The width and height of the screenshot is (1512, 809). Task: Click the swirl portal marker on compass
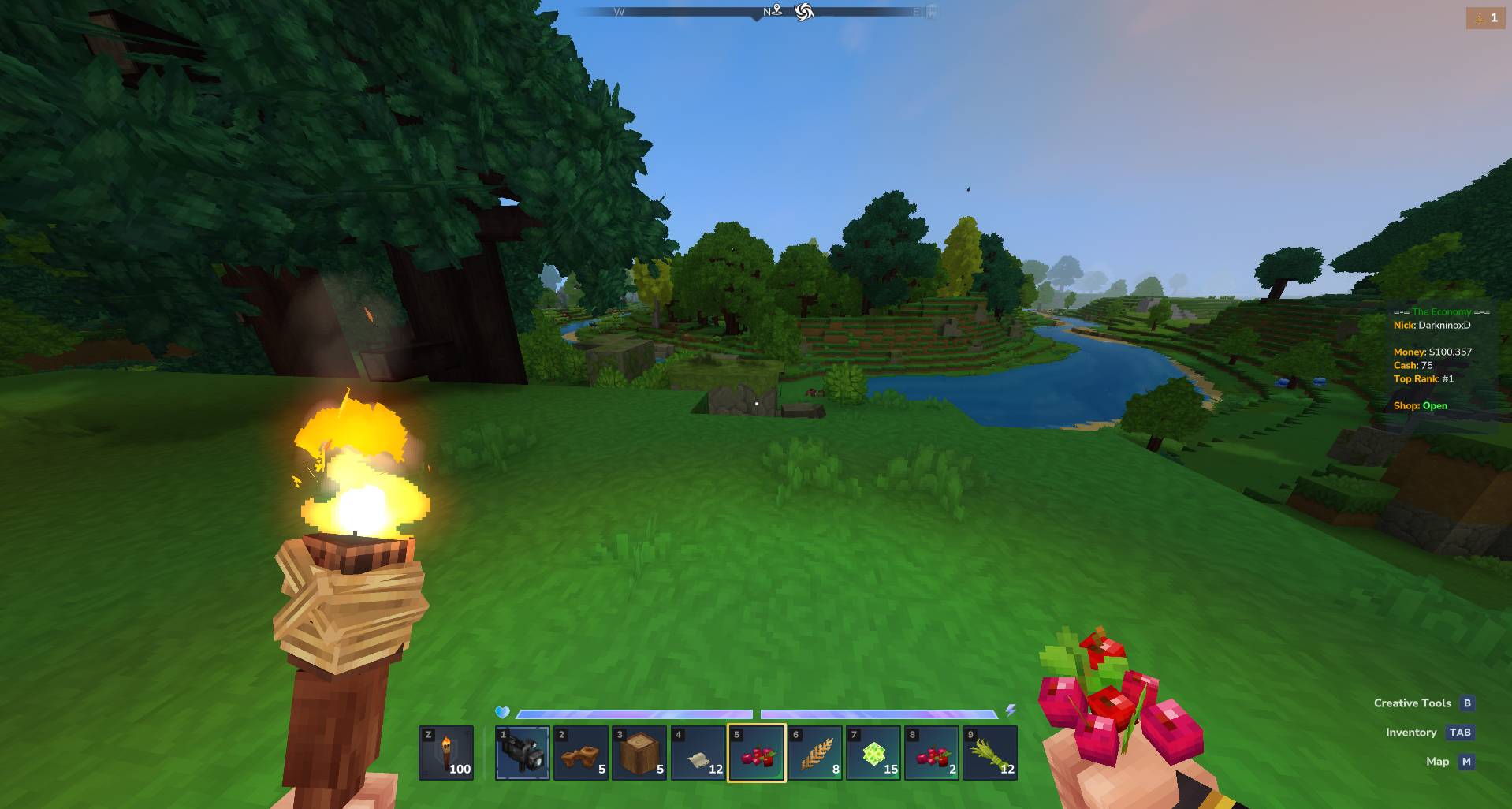click(x=803, y=12)
